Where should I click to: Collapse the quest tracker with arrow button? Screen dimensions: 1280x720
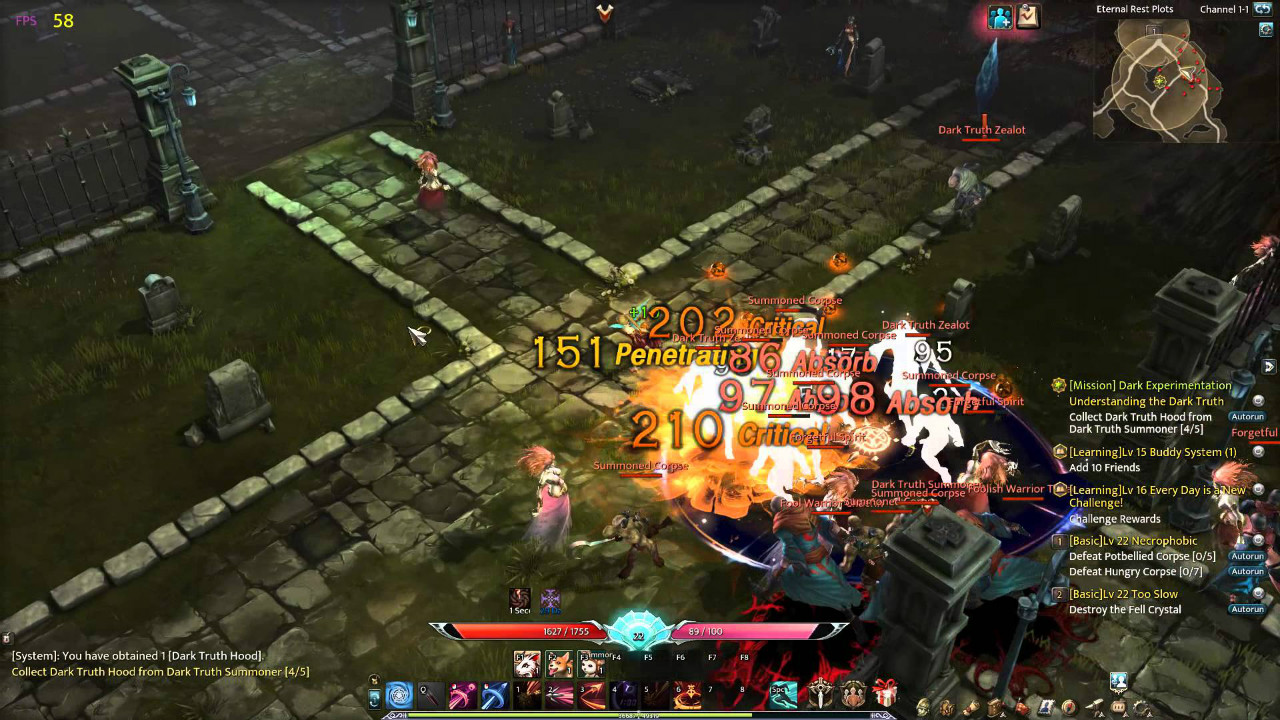pos(1269,366)
